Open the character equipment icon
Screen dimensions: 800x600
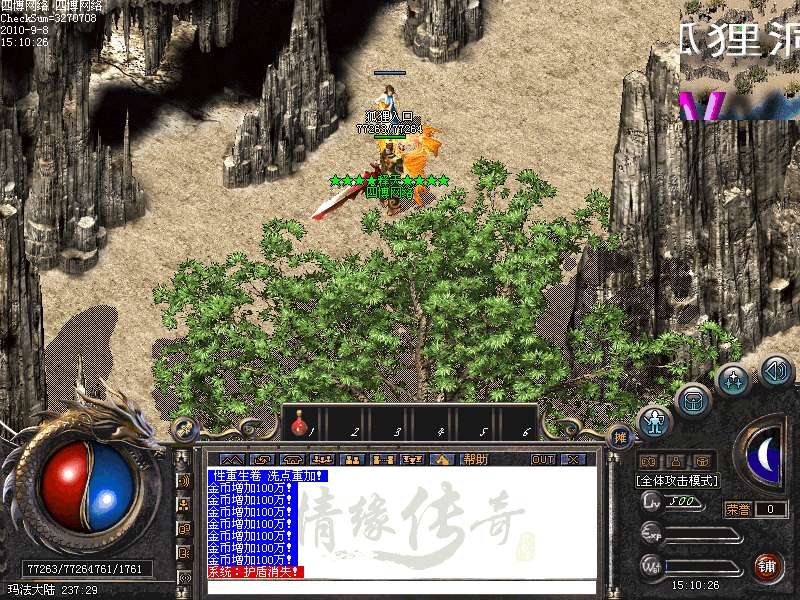pyautogui.click(x=654, y=422)
